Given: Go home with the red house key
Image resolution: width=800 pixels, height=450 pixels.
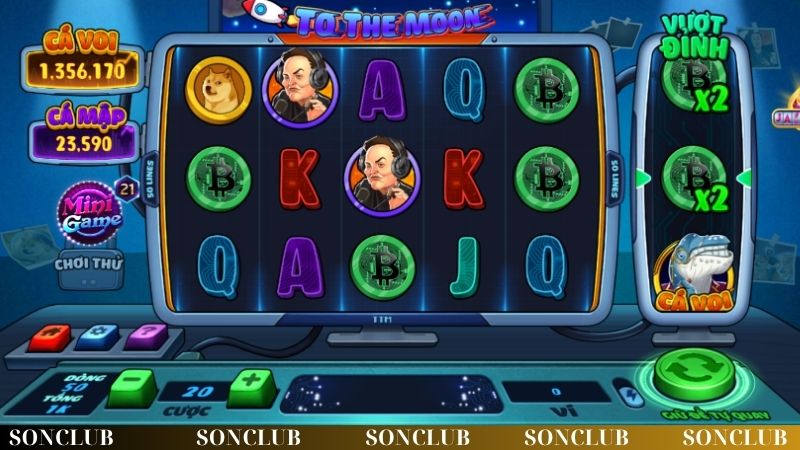Looking at the screenshot, I should pos(50,336).
